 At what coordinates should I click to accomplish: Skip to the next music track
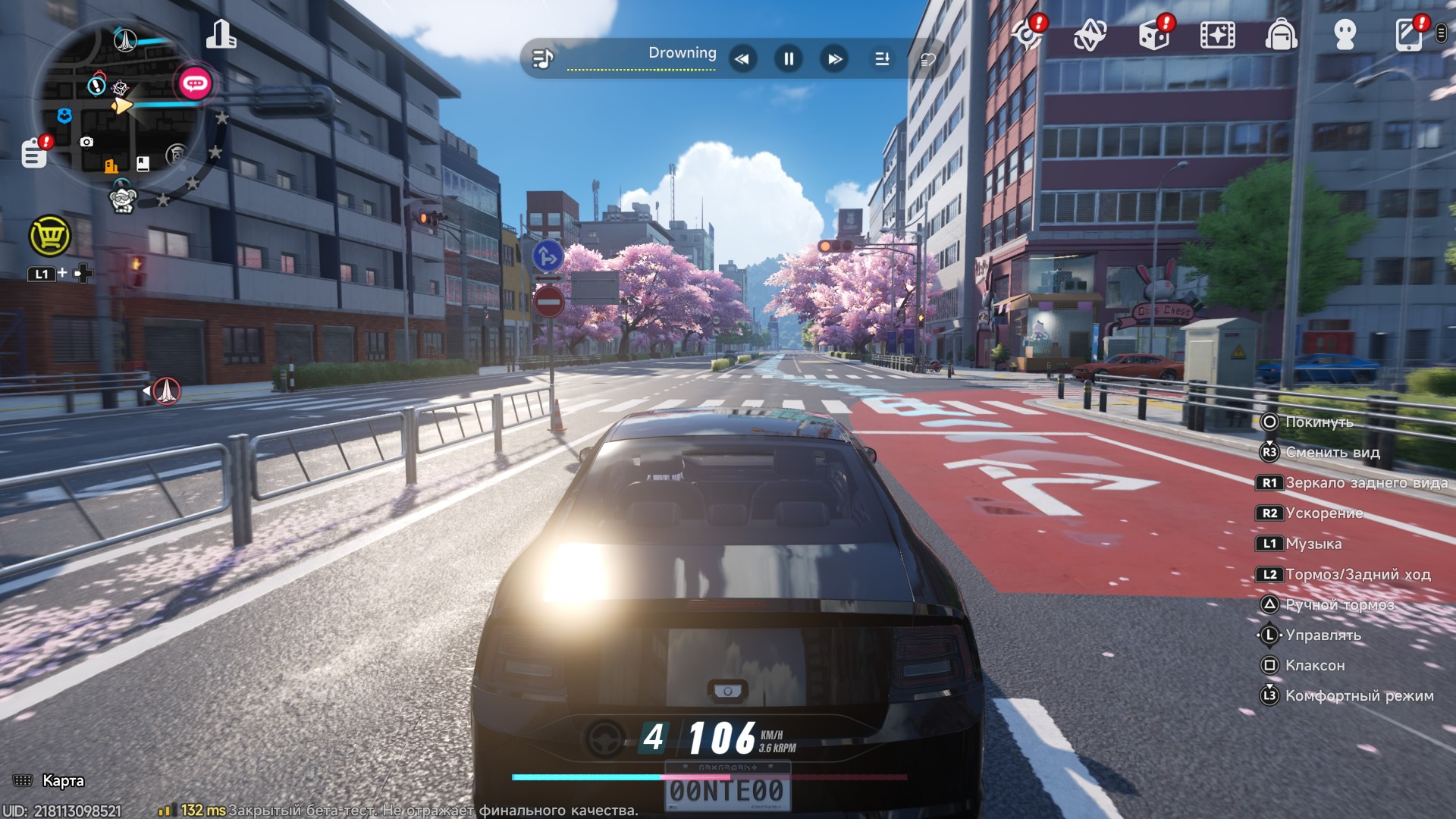pyautogui.click(x=835, y=58)
